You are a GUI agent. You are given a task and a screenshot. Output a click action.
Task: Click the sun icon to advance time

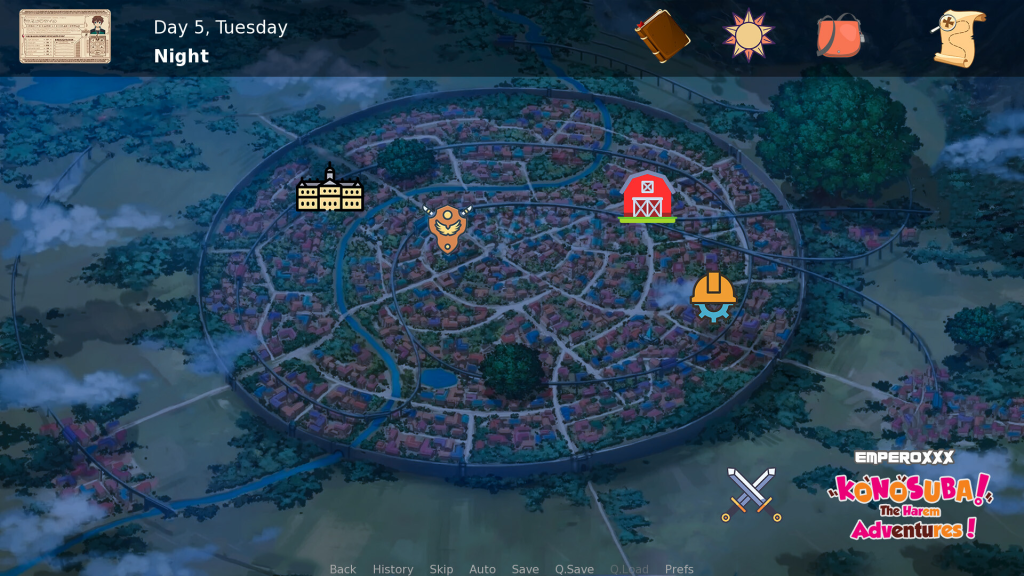click(x=749, y=36)
